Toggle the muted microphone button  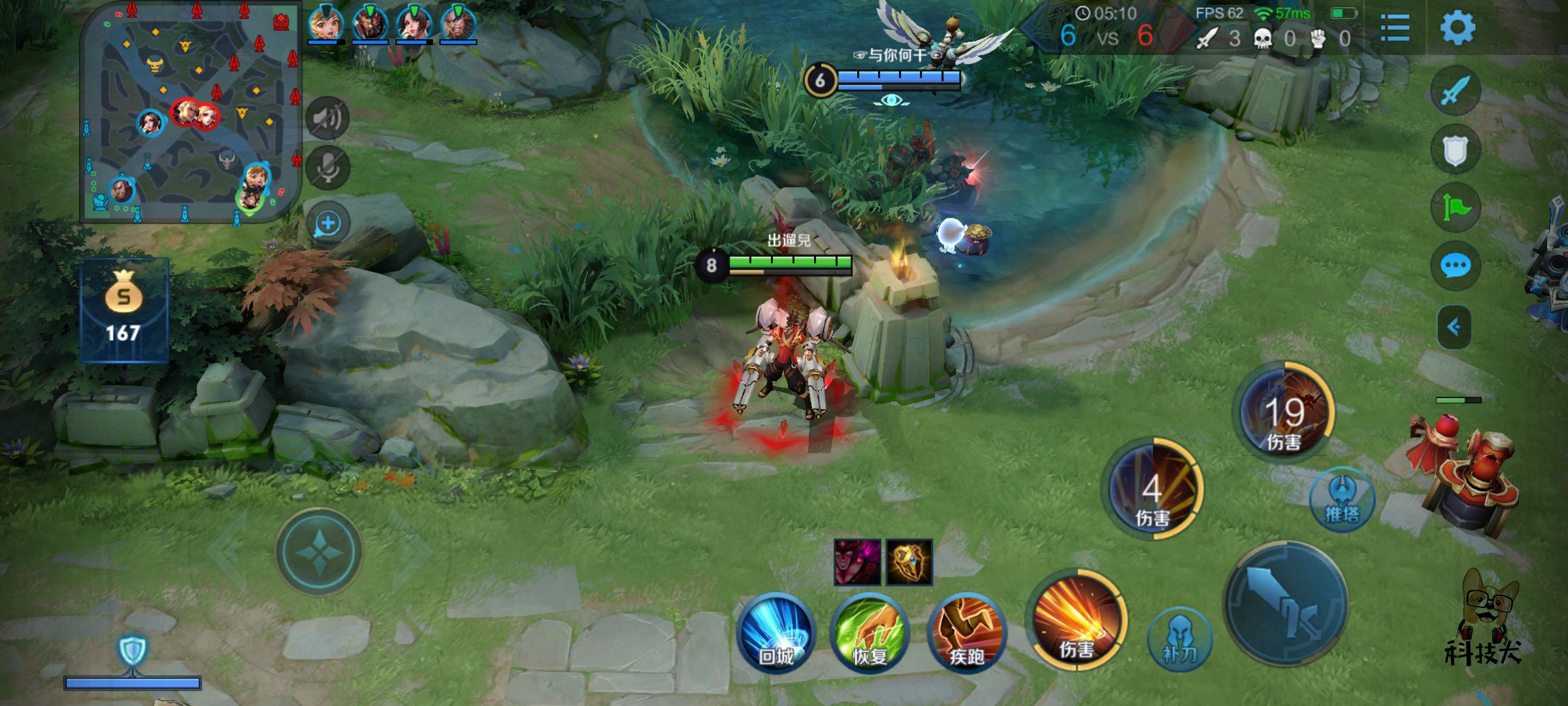pos(327,169)
